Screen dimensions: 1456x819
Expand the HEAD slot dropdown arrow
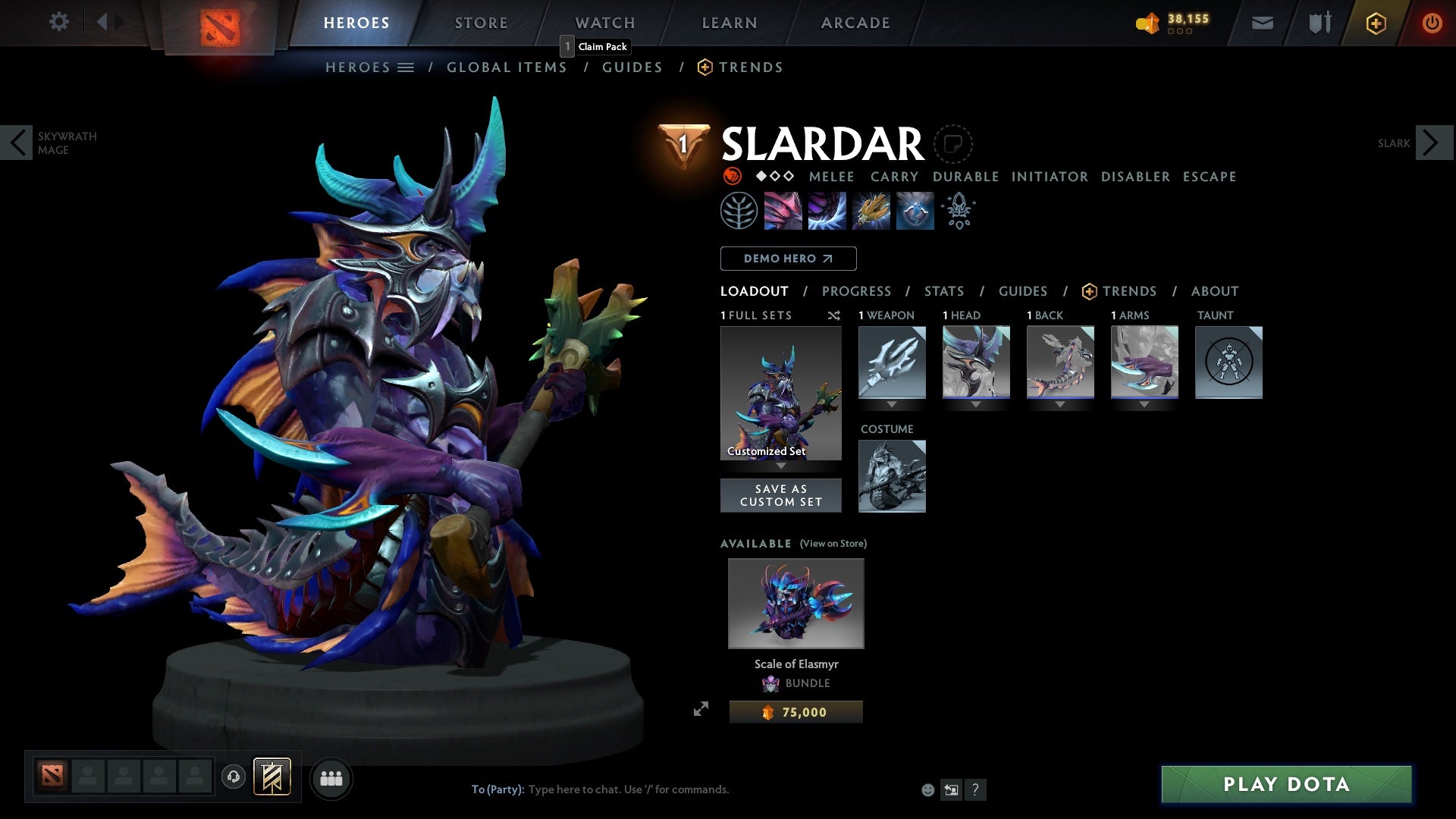[976, 403]
